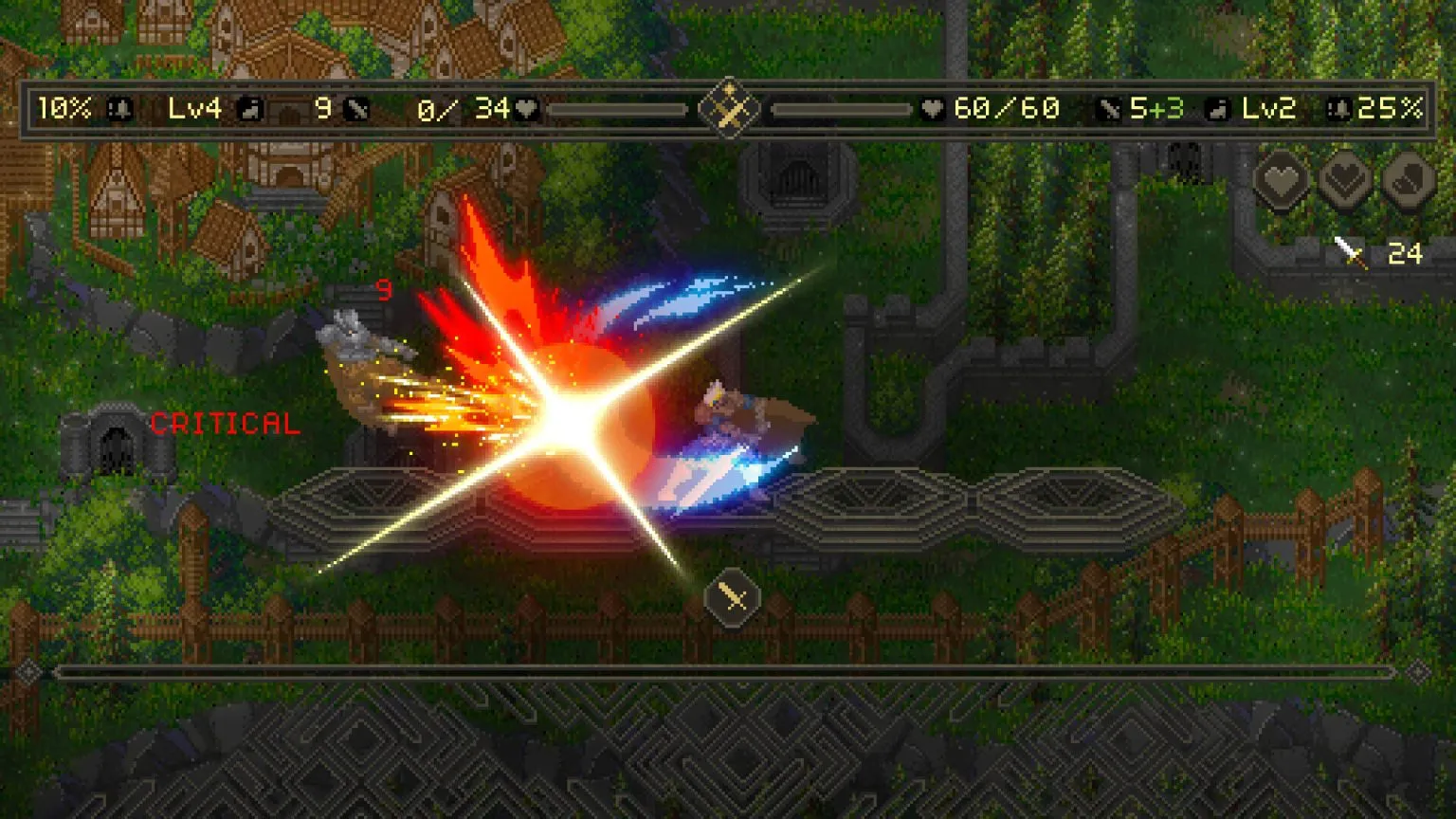Toggle the full heart hexagon badge
The height and width of the screenshot is (819, 1456).
click(x=1283, y=178)
